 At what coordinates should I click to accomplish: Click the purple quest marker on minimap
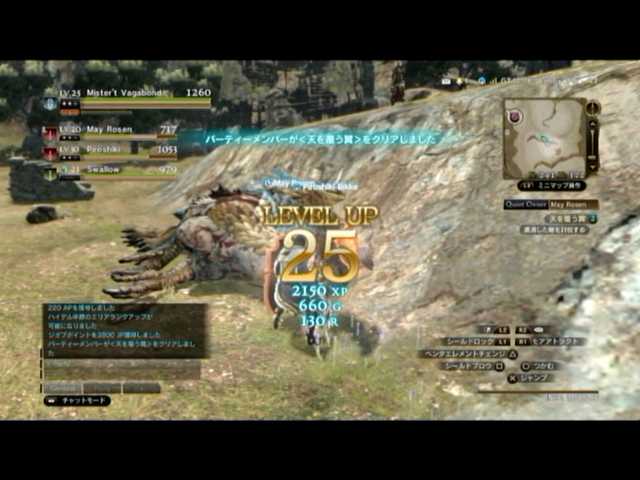click(515, 117)
